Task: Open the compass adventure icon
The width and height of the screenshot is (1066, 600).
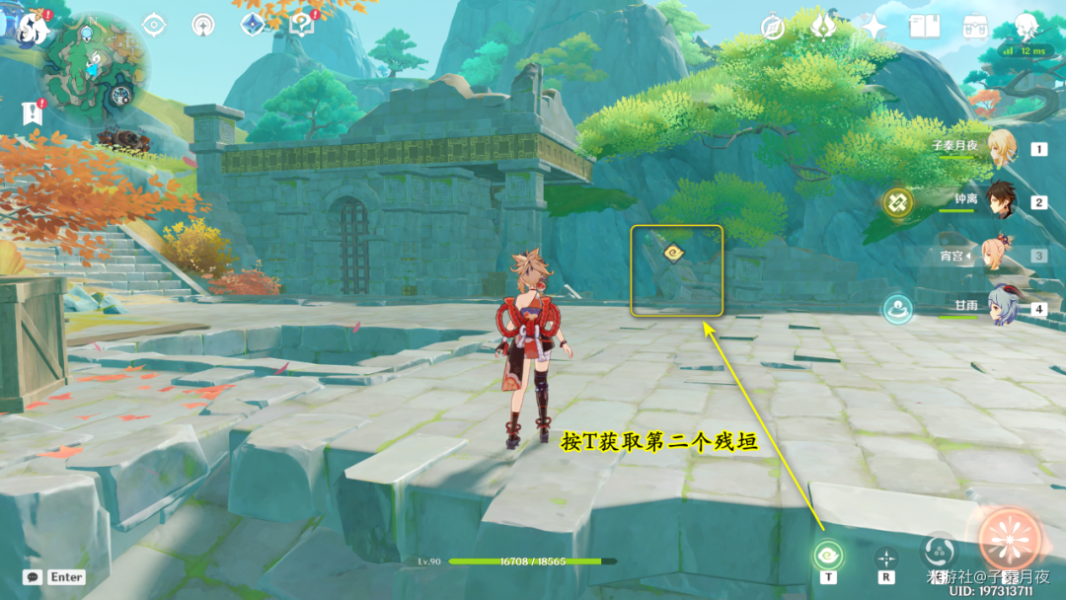Action: [772, 27]
